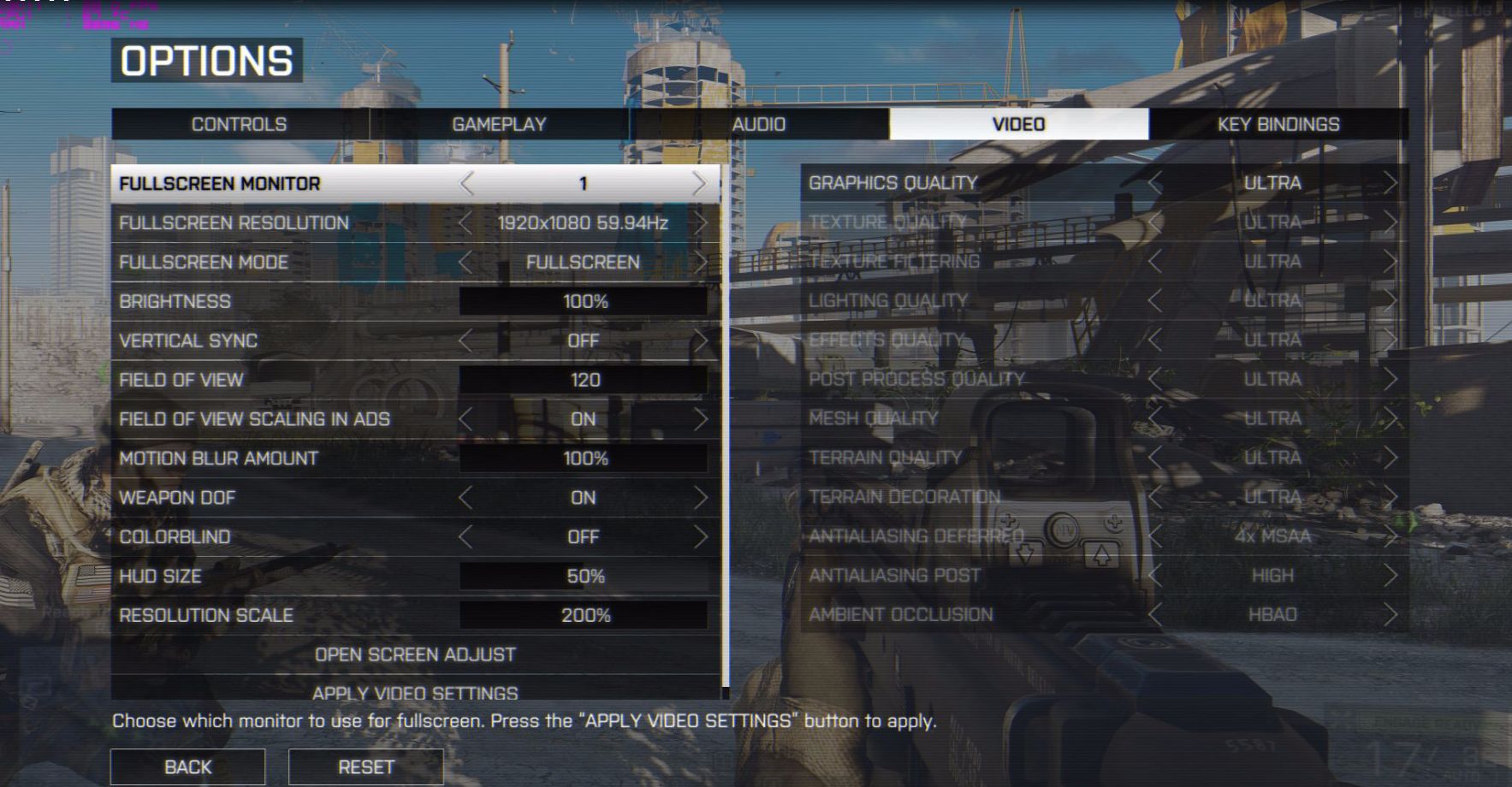Lower Graphics Quality with left arrow
The width and height of the screenshot is (1512, 787).
1155,183
